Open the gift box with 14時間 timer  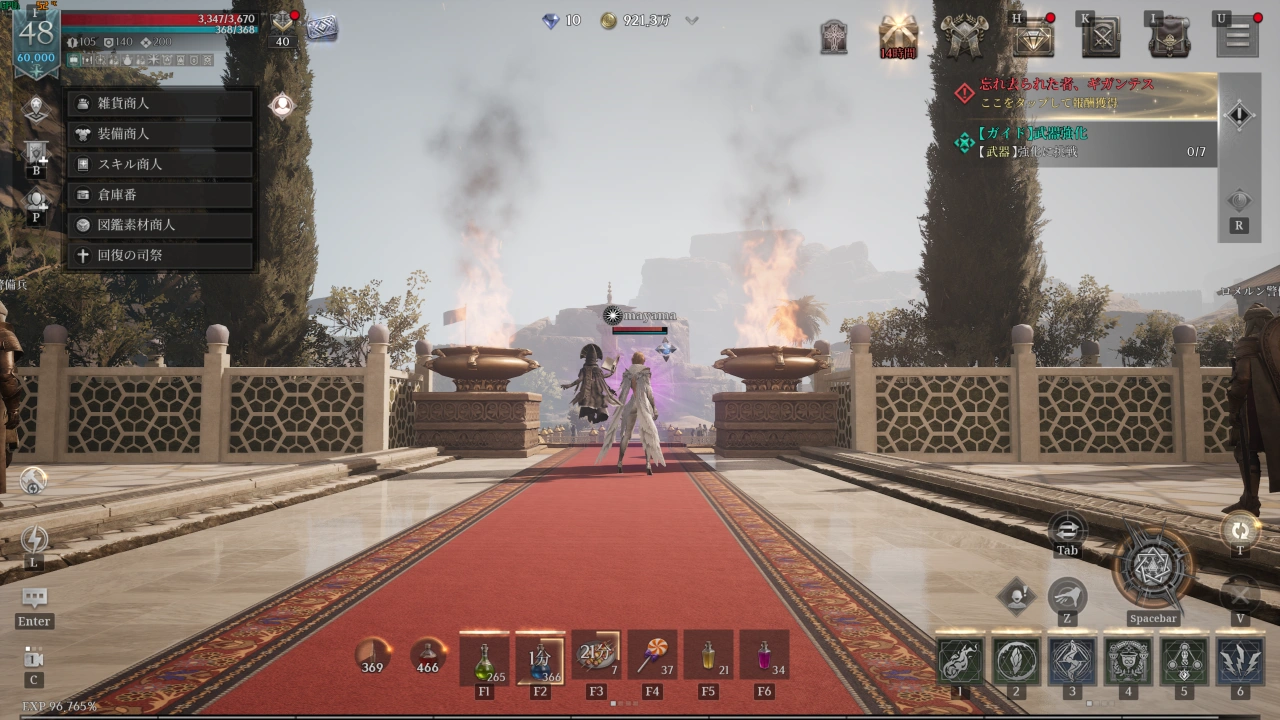click(x=898, y=36)
